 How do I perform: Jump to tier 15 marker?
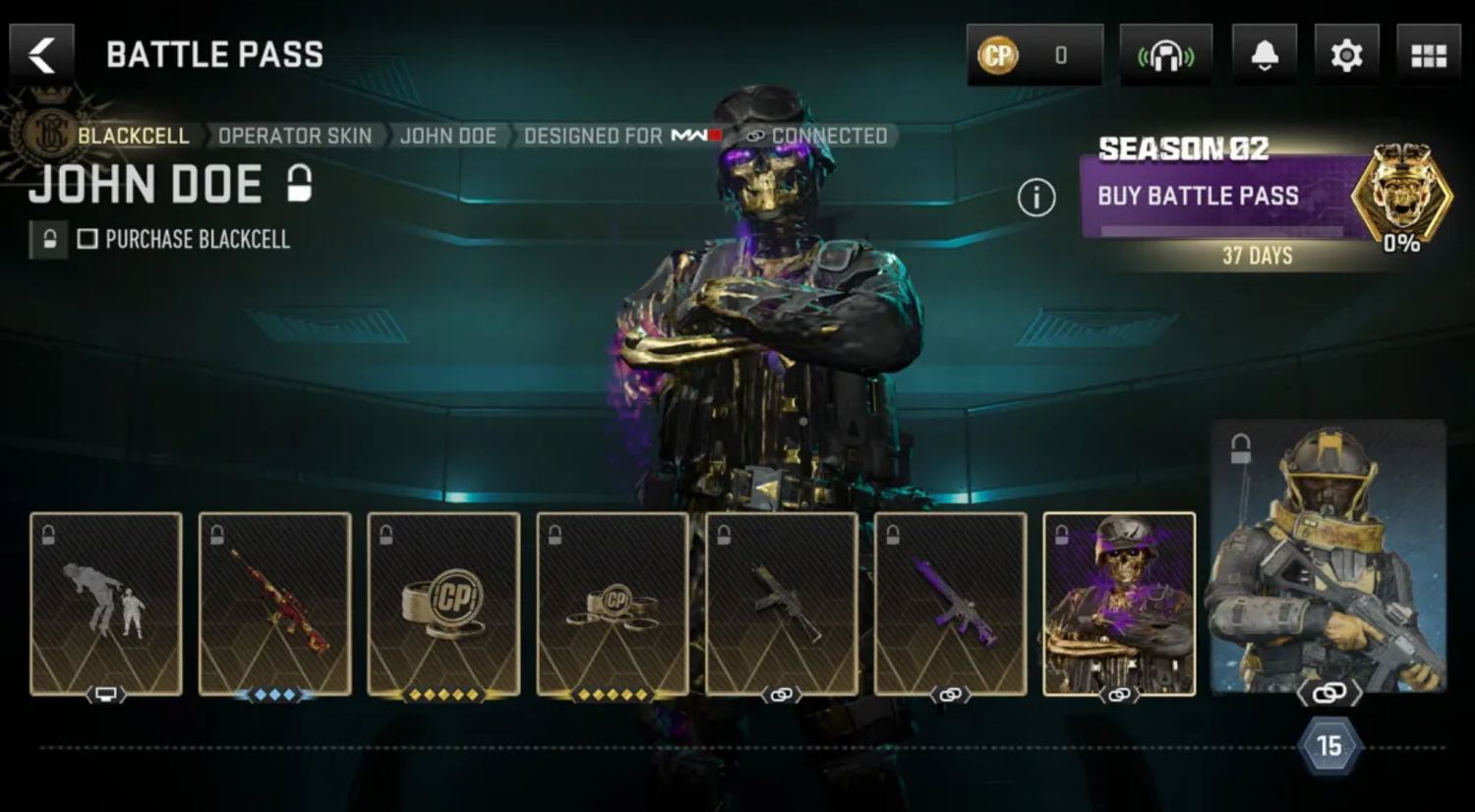coord(1328,746)
